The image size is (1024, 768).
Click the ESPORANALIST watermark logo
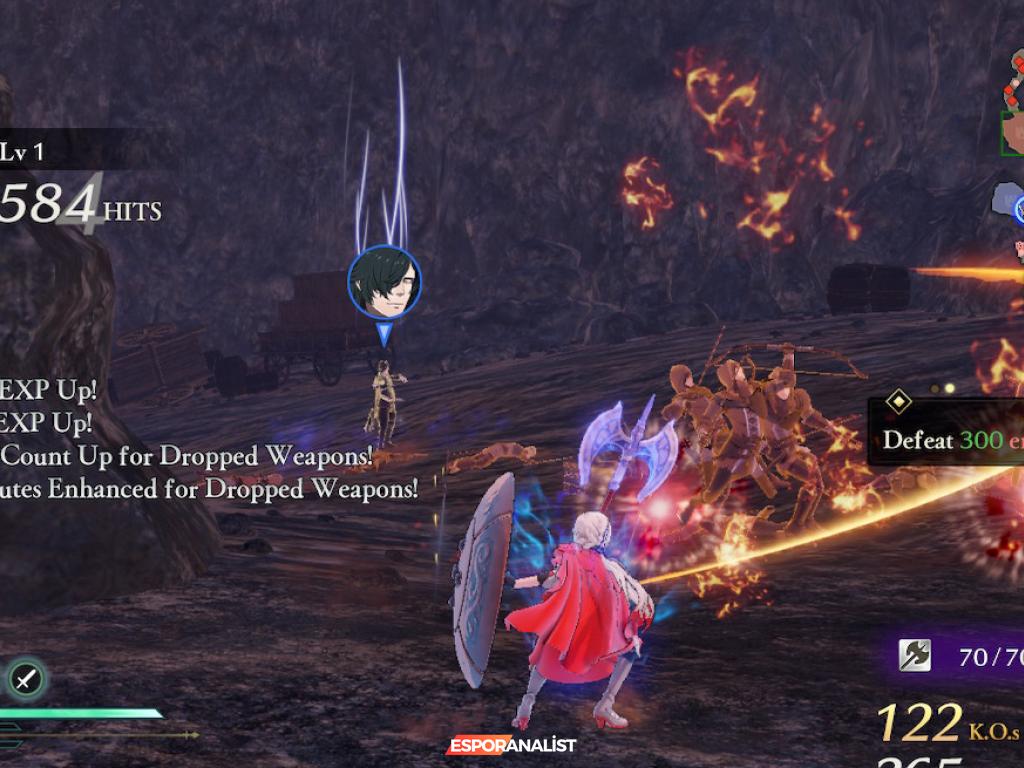(511, 745)
